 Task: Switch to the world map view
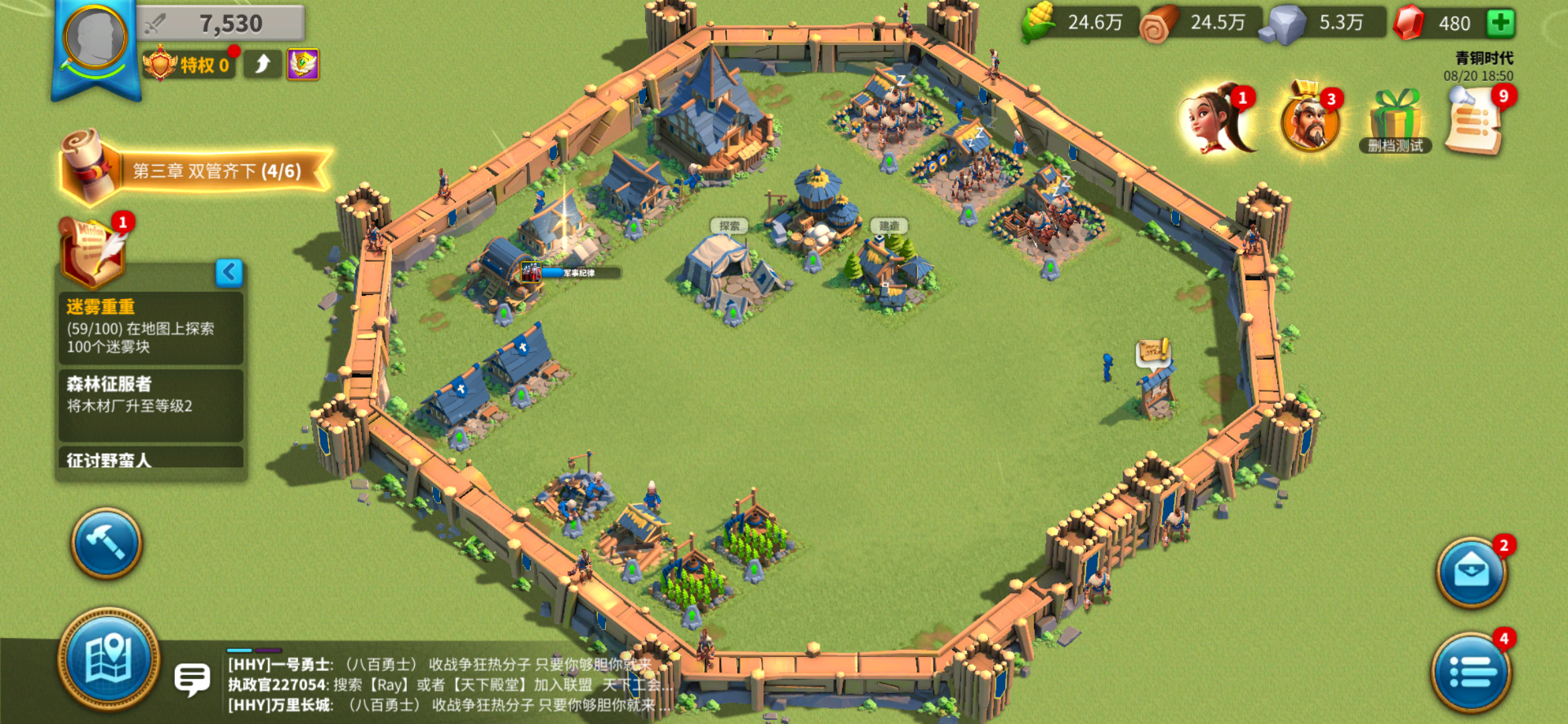(x=109, y=658)
